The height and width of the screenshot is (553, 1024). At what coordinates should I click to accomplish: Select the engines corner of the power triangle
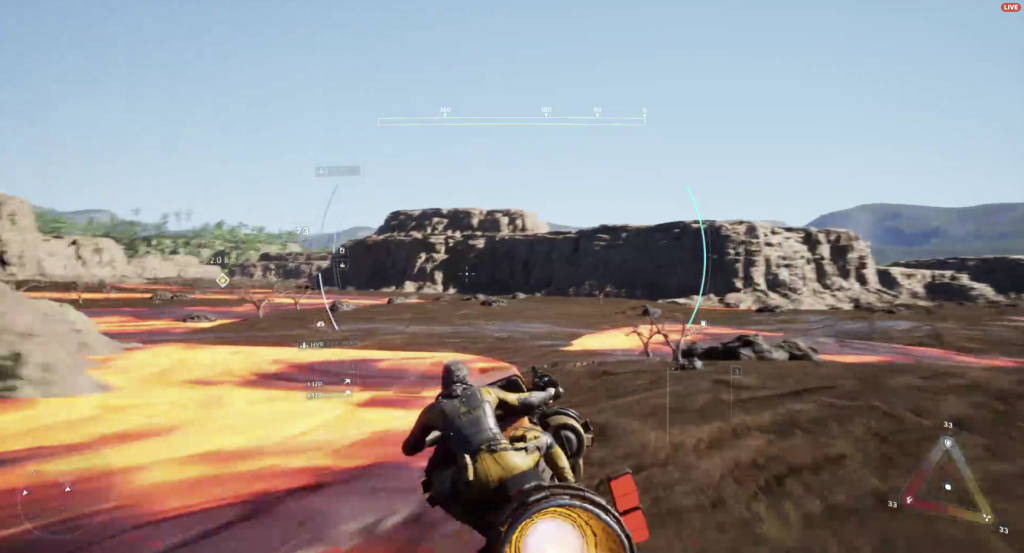click(x=988, y=517)
